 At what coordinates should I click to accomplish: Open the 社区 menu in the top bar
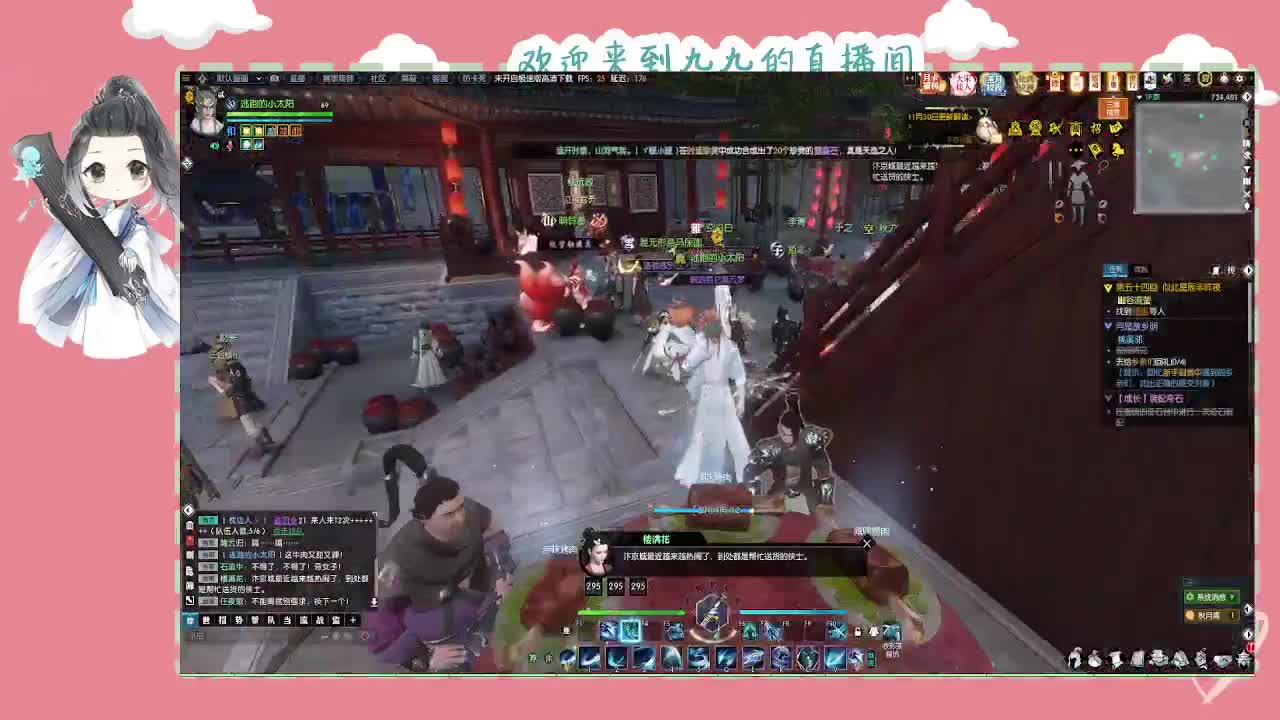tap(378, 78)
